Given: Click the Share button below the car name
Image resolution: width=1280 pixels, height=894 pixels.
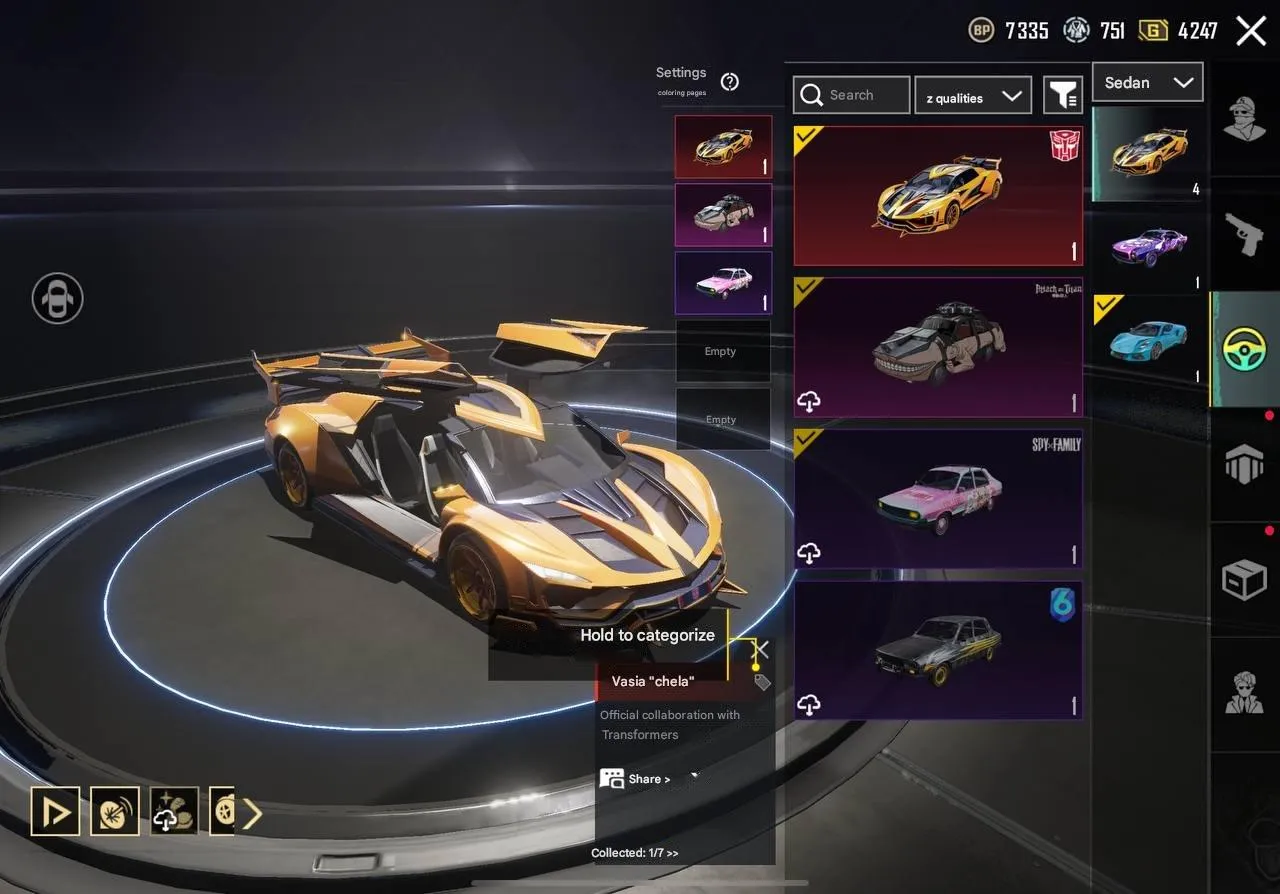Looking at the screenshot, I should pyautogui.click(x=636, y=778).
